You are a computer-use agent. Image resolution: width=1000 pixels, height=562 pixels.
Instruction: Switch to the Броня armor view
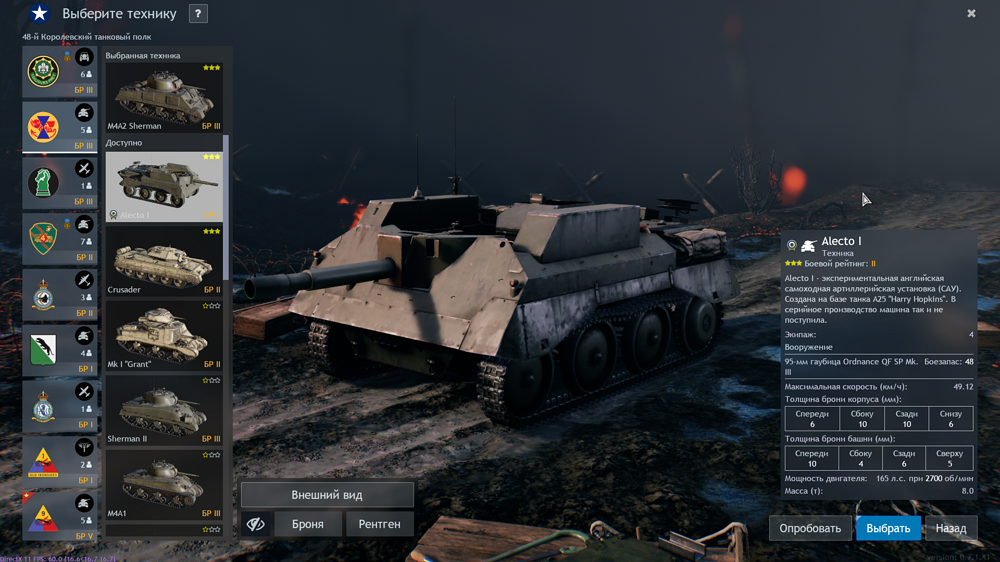[x=307, y=524]
